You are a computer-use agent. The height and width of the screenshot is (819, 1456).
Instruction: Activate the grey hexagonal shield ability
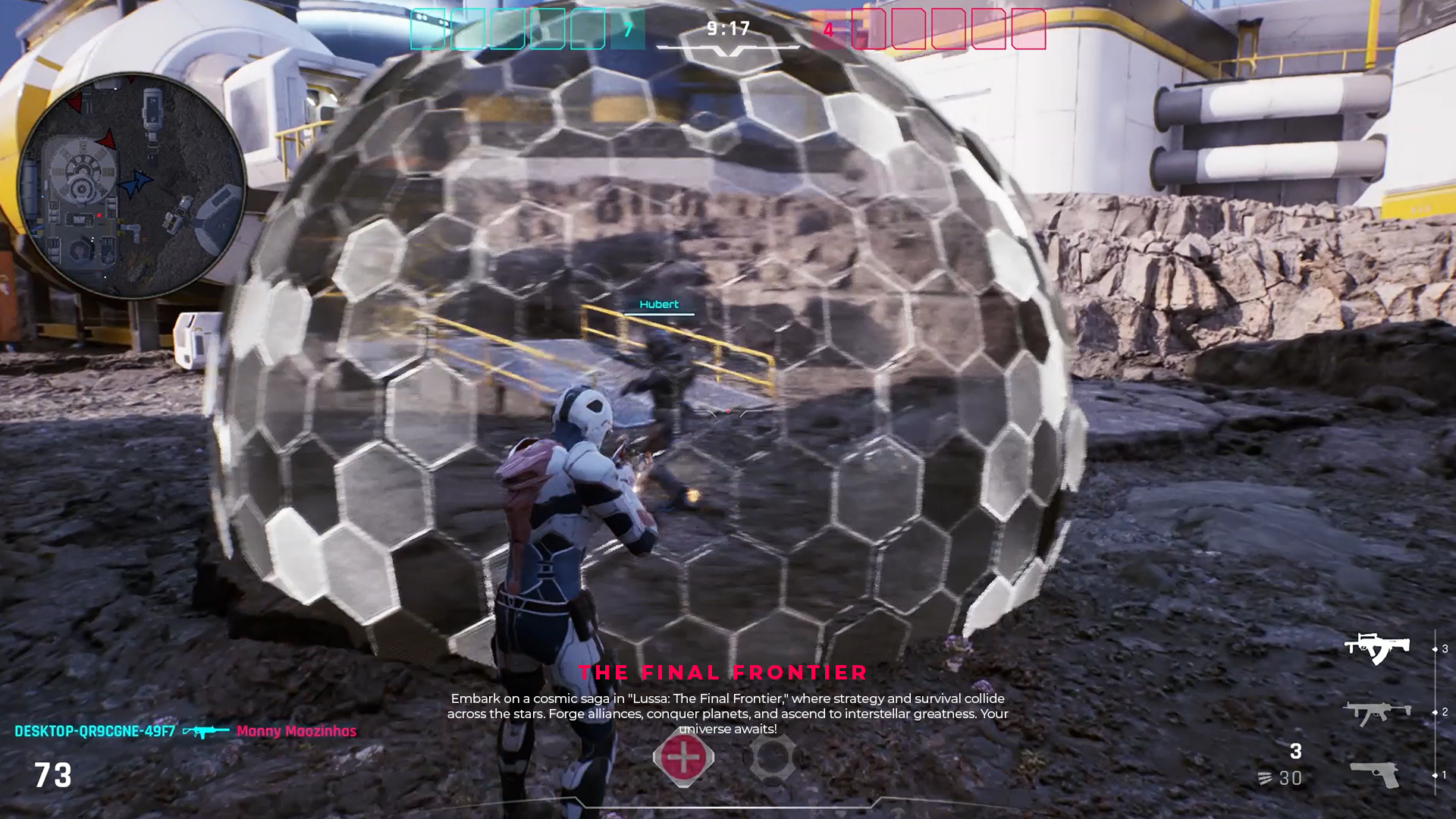pos(771,757)
